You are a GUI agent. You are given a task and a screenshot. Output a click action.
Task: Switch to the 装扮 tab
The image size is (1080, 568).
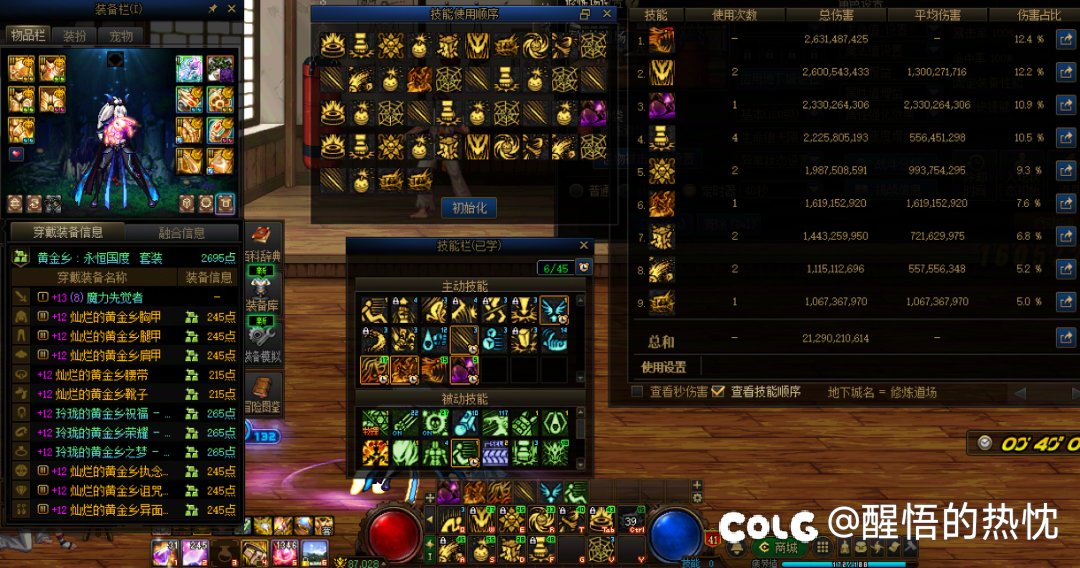tap(75, 36)
